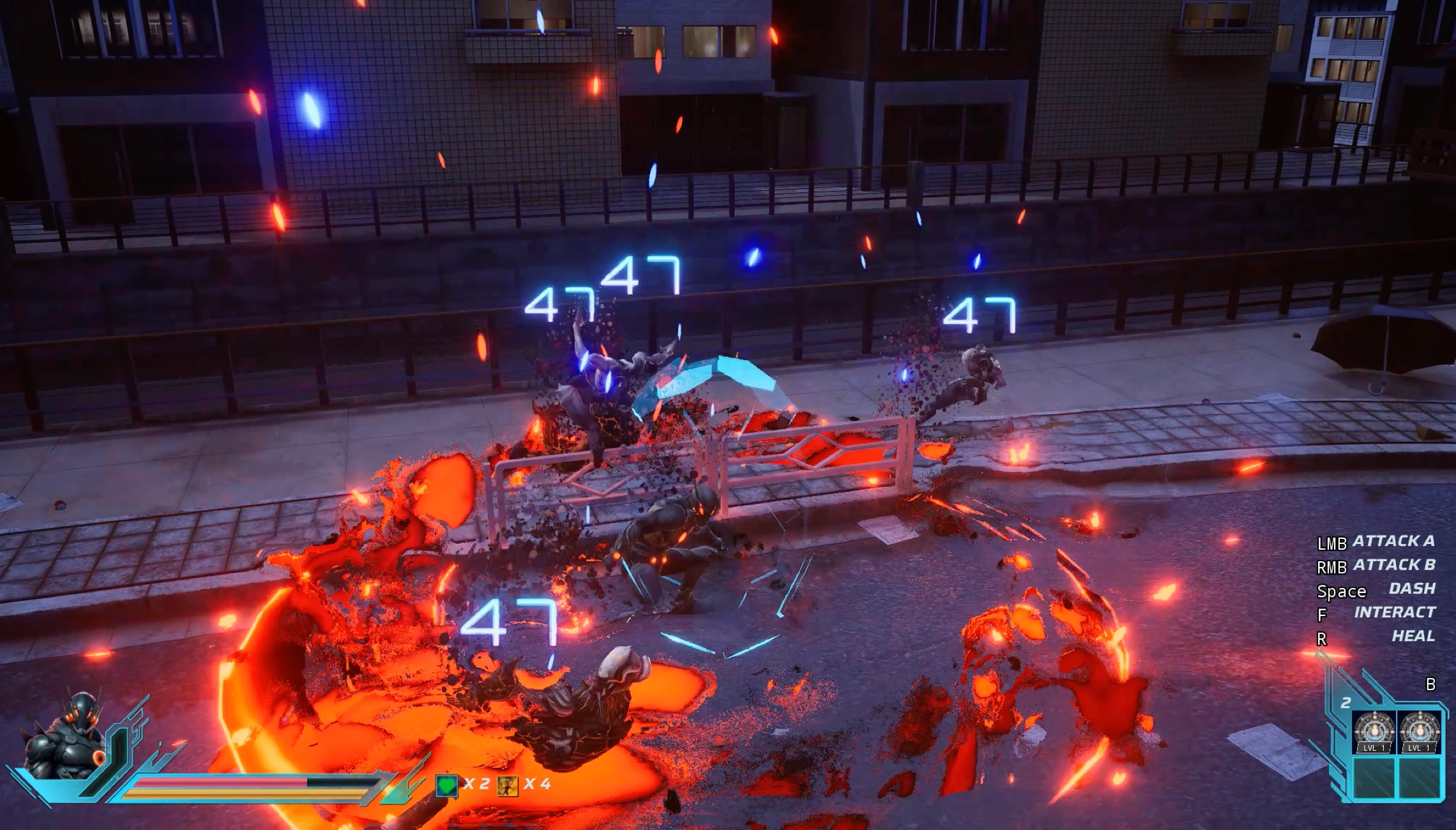Select the yellow figure item icon
This screenshot has width=1456, height=830.
[x=508, y=785]
